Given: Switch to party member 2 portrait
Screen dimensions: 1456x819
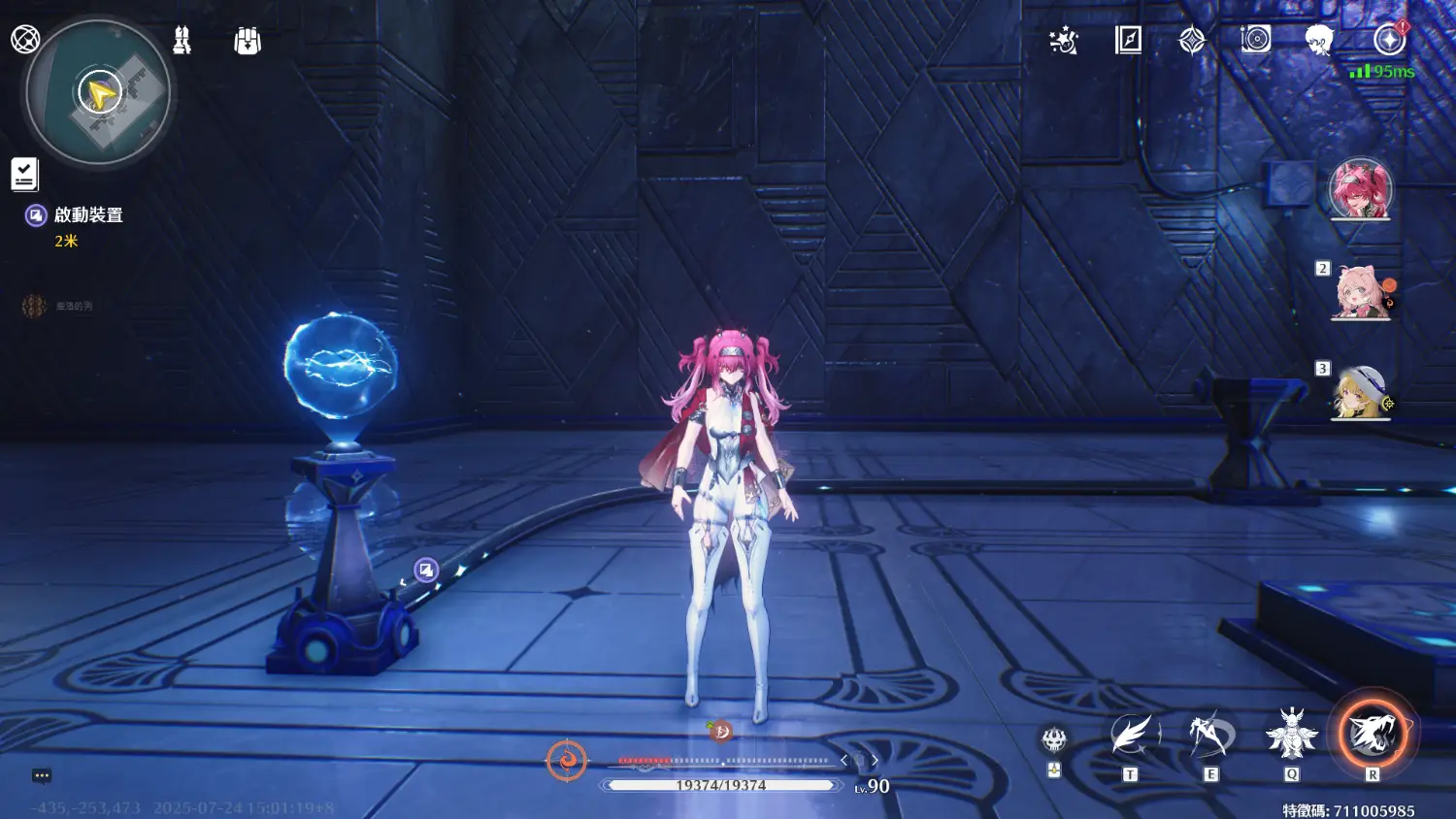Looking at the screenshot, I should [1361, 292].
